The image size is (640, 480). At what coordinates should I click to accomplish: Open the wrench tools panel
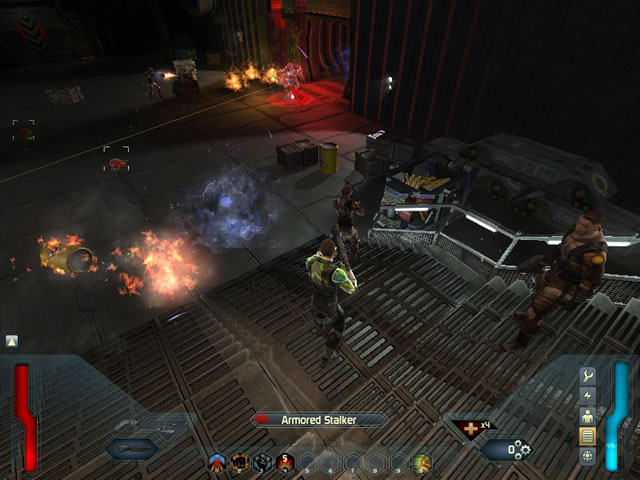point(588,376)
